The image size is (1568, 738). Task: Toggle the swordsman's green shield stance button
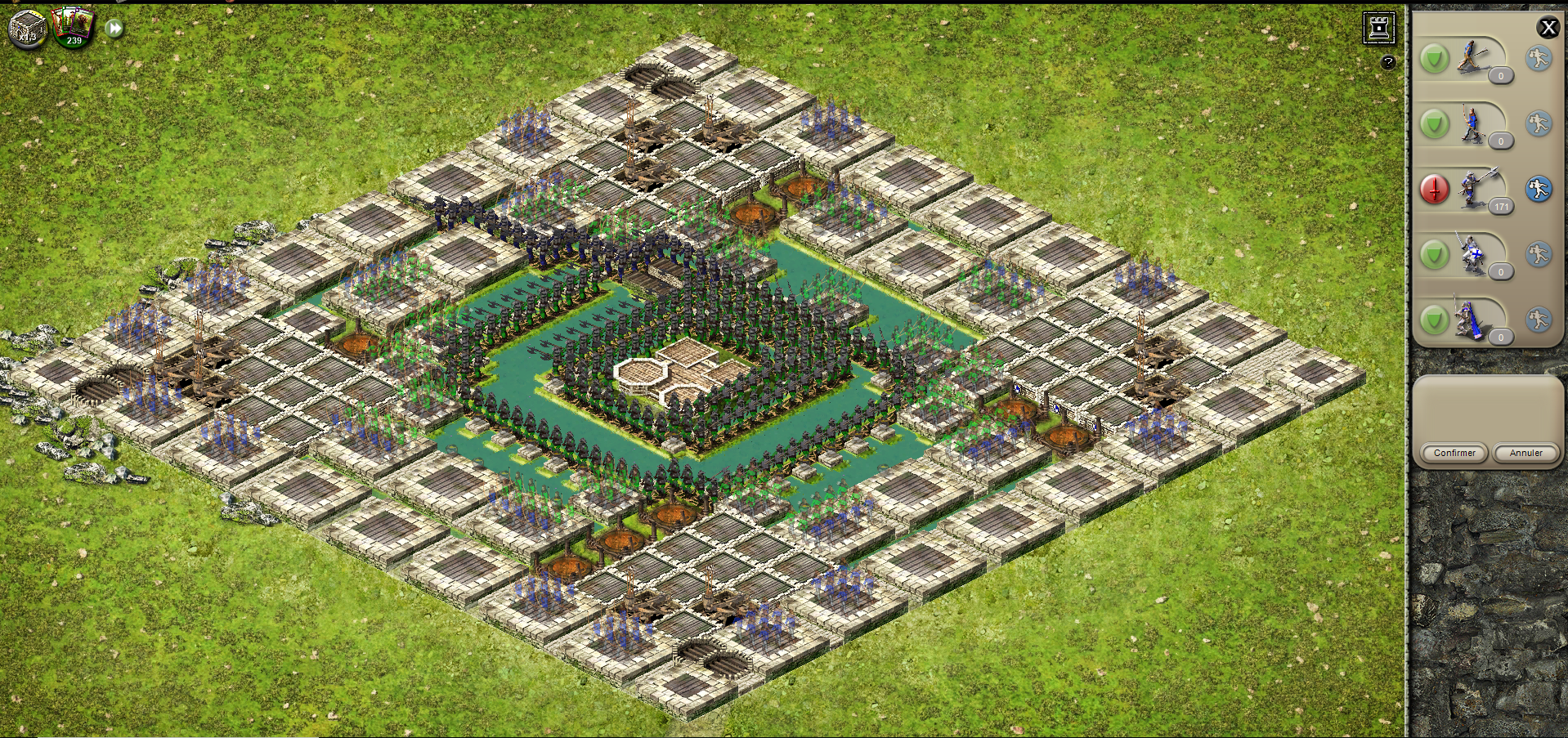point(1435,255)
